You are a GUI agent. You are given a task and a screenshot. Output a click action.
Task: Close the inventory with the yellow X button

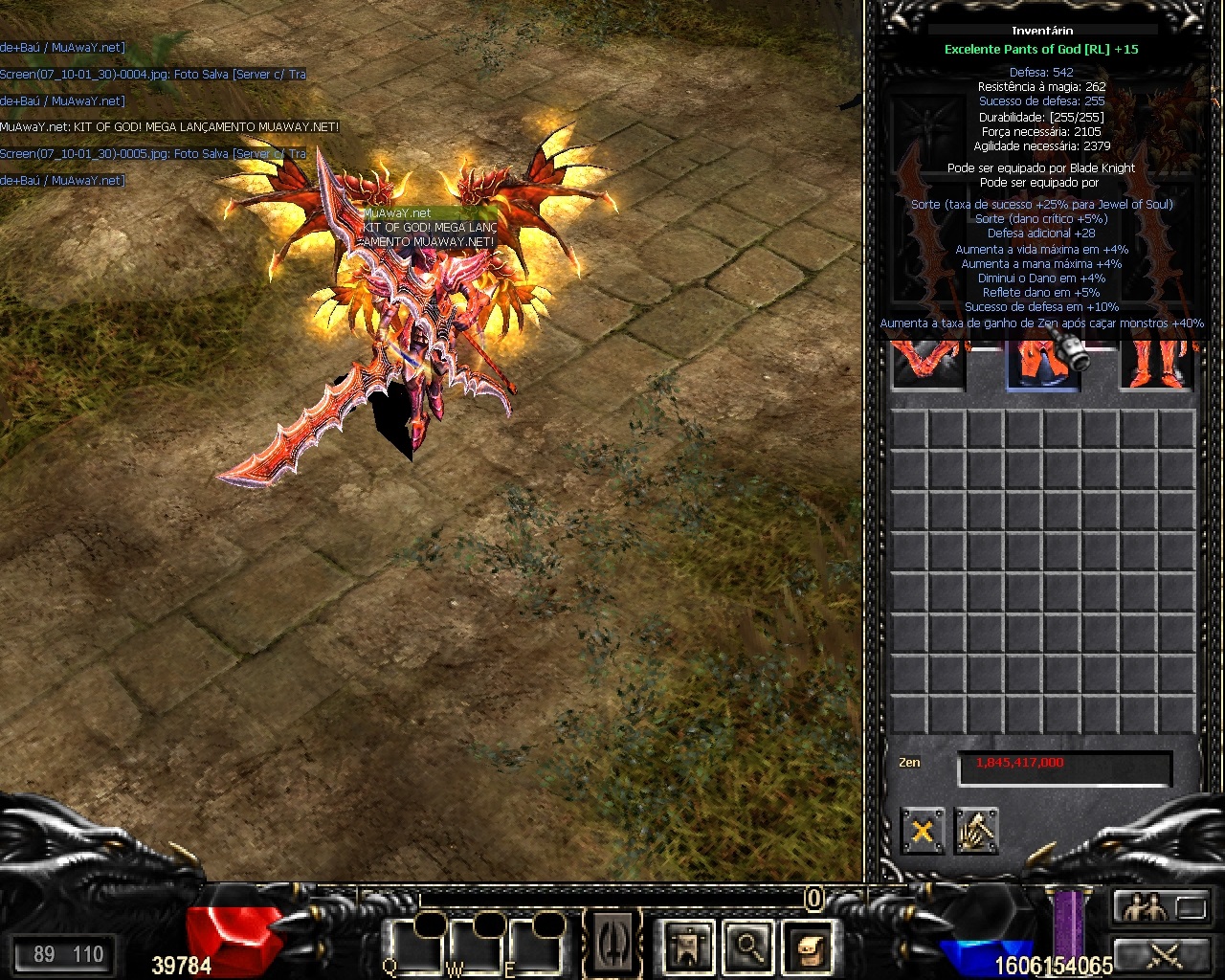point(923,831)
